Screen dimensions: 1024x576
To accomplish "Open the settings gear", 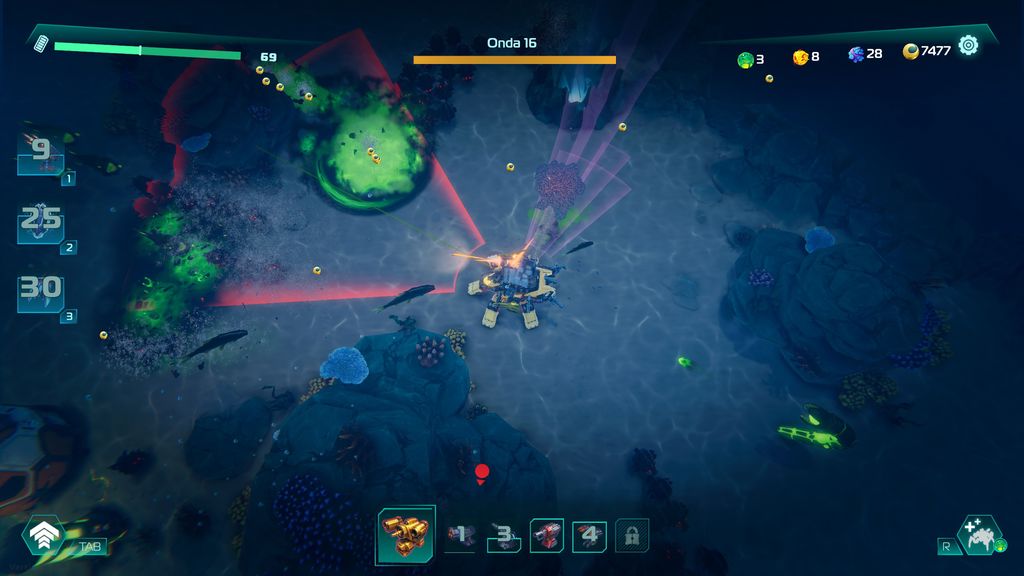I will 968,45.
